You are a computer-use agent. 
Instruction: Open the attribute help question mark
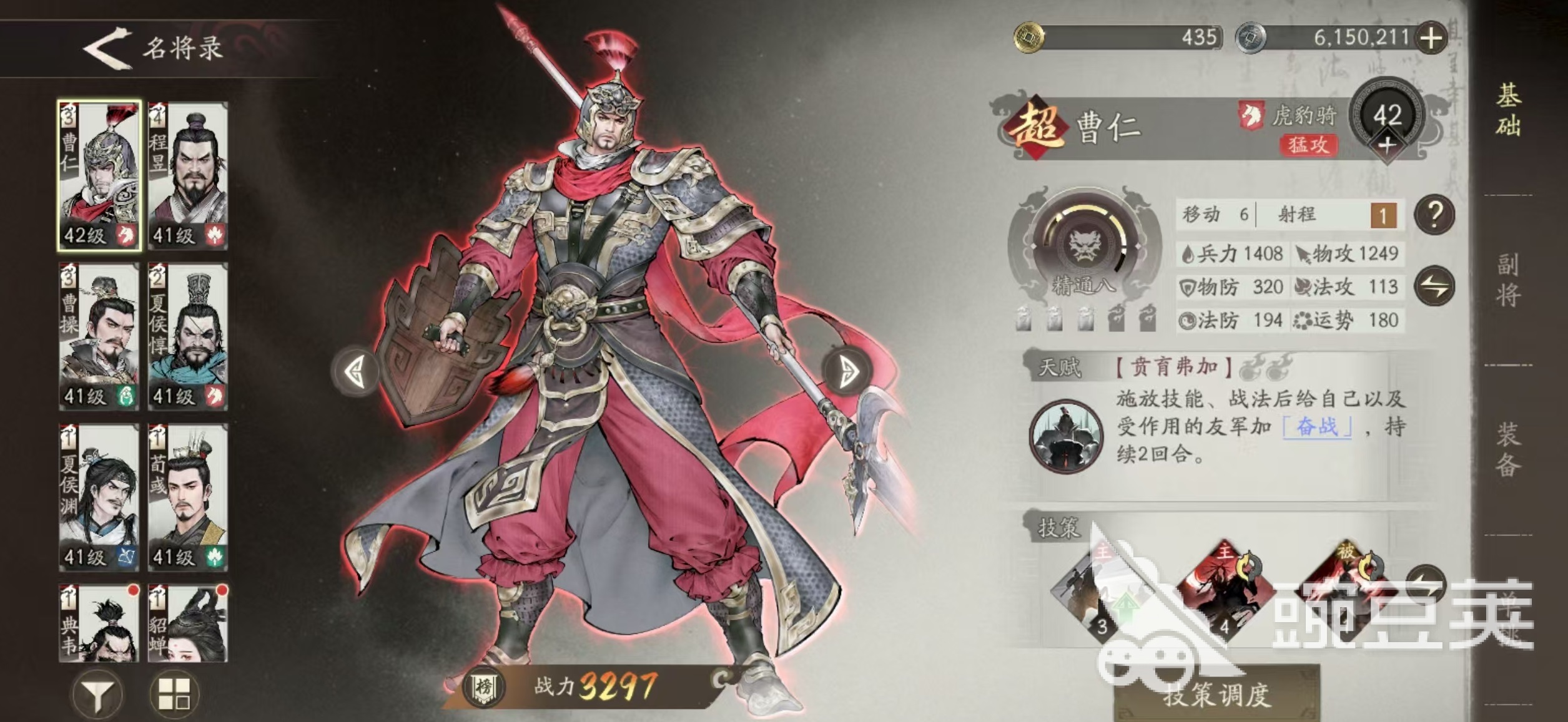coord(1434,215)
